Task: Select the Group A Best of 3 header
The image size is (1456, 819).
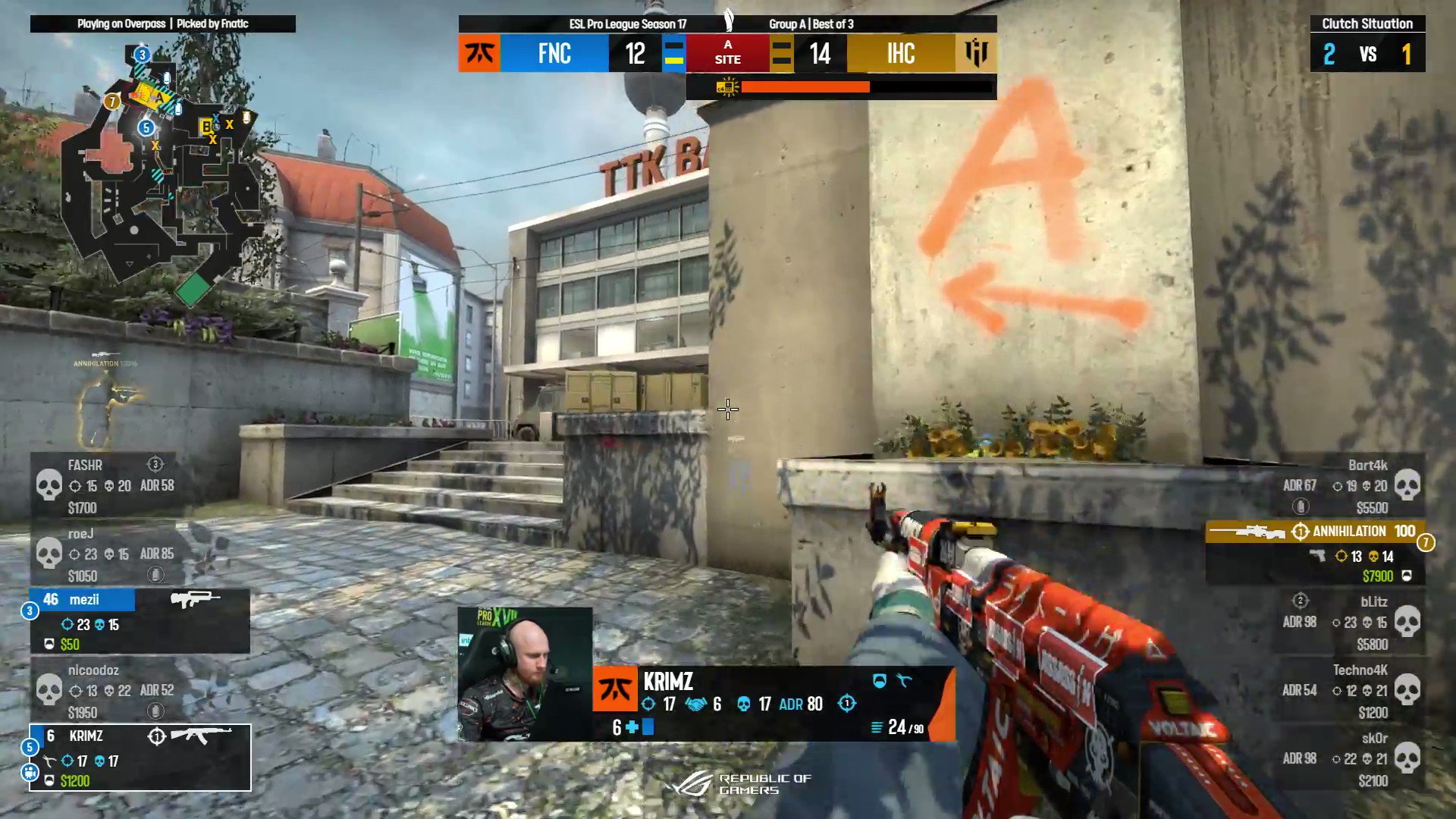Action: click(810, 24)
